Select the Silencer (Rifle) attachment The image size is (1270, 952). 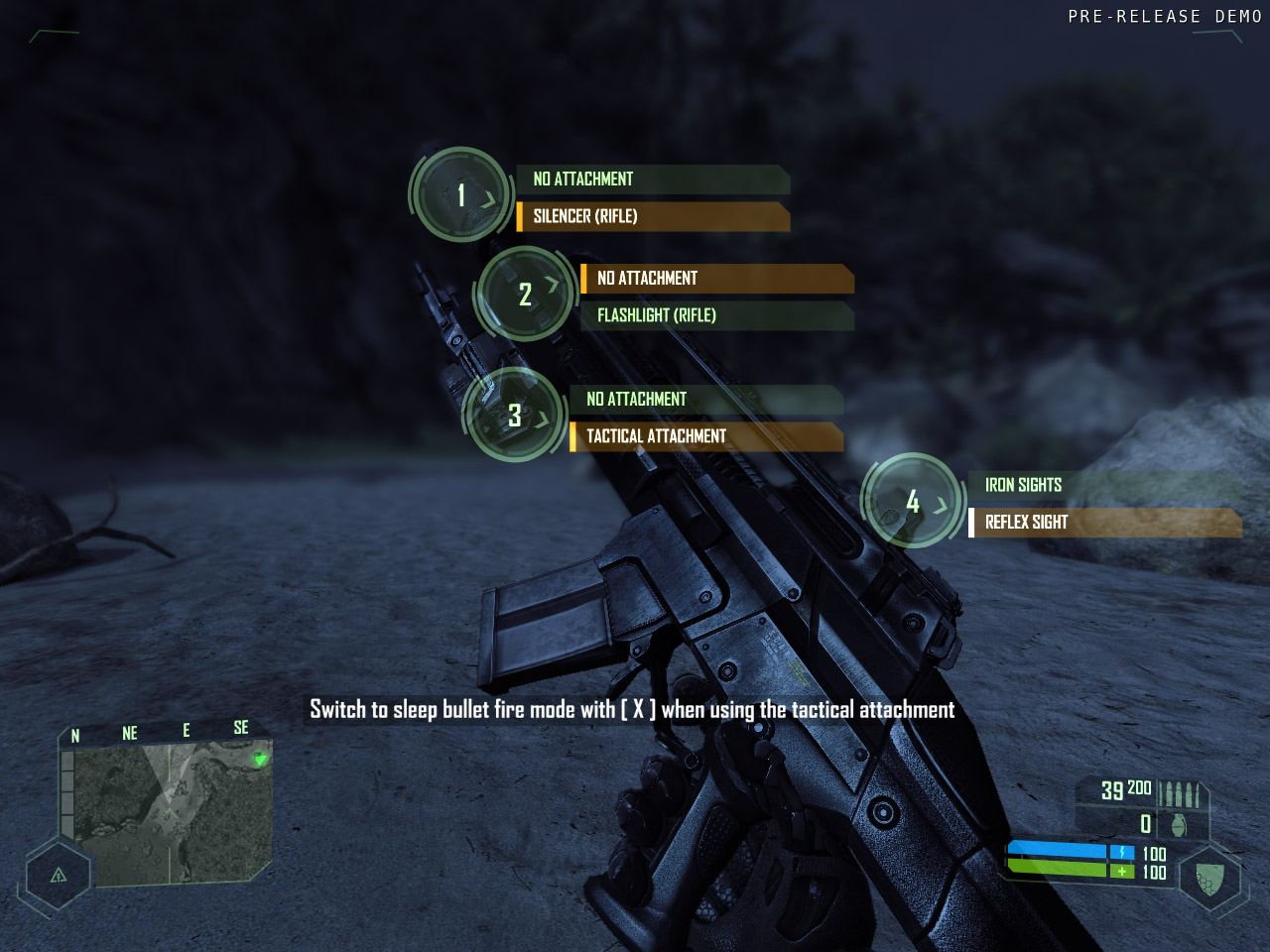pyautogui.click(x=653, y=216)
